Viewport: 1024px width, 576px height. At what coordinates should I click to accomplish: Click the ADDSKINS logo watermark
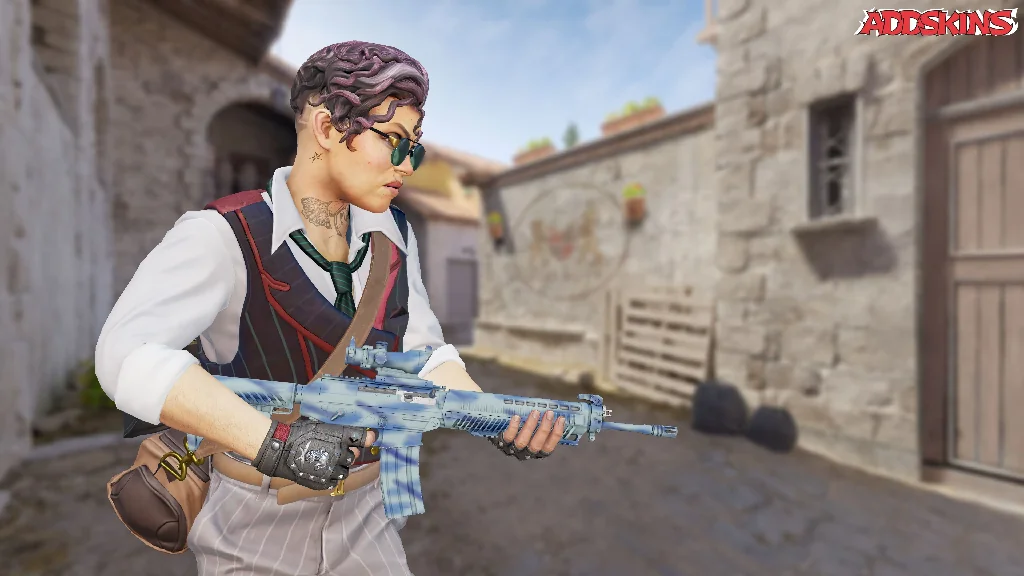(935, 23)
